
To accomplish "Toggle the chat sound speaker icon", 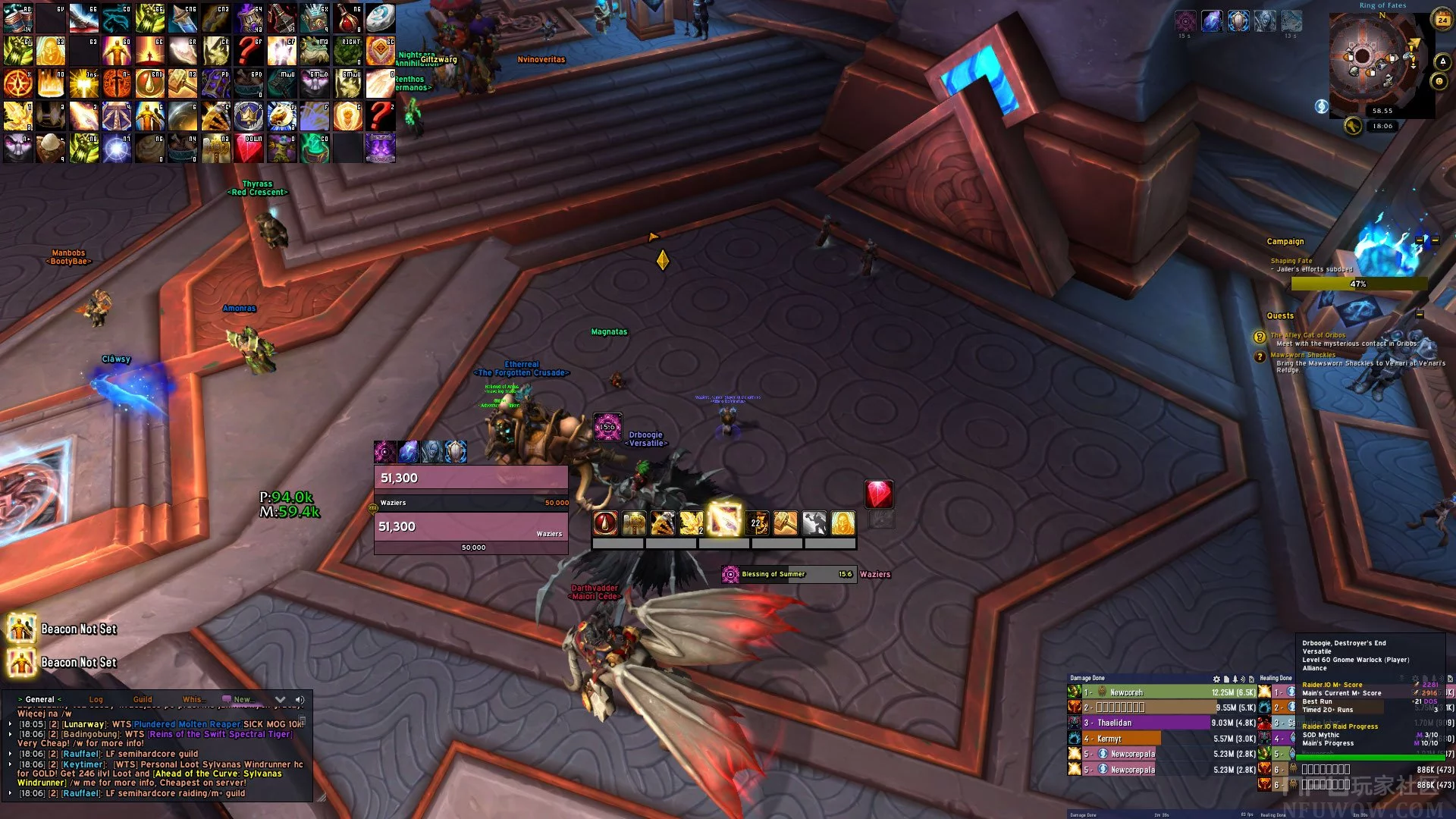I will click(300, 700).
